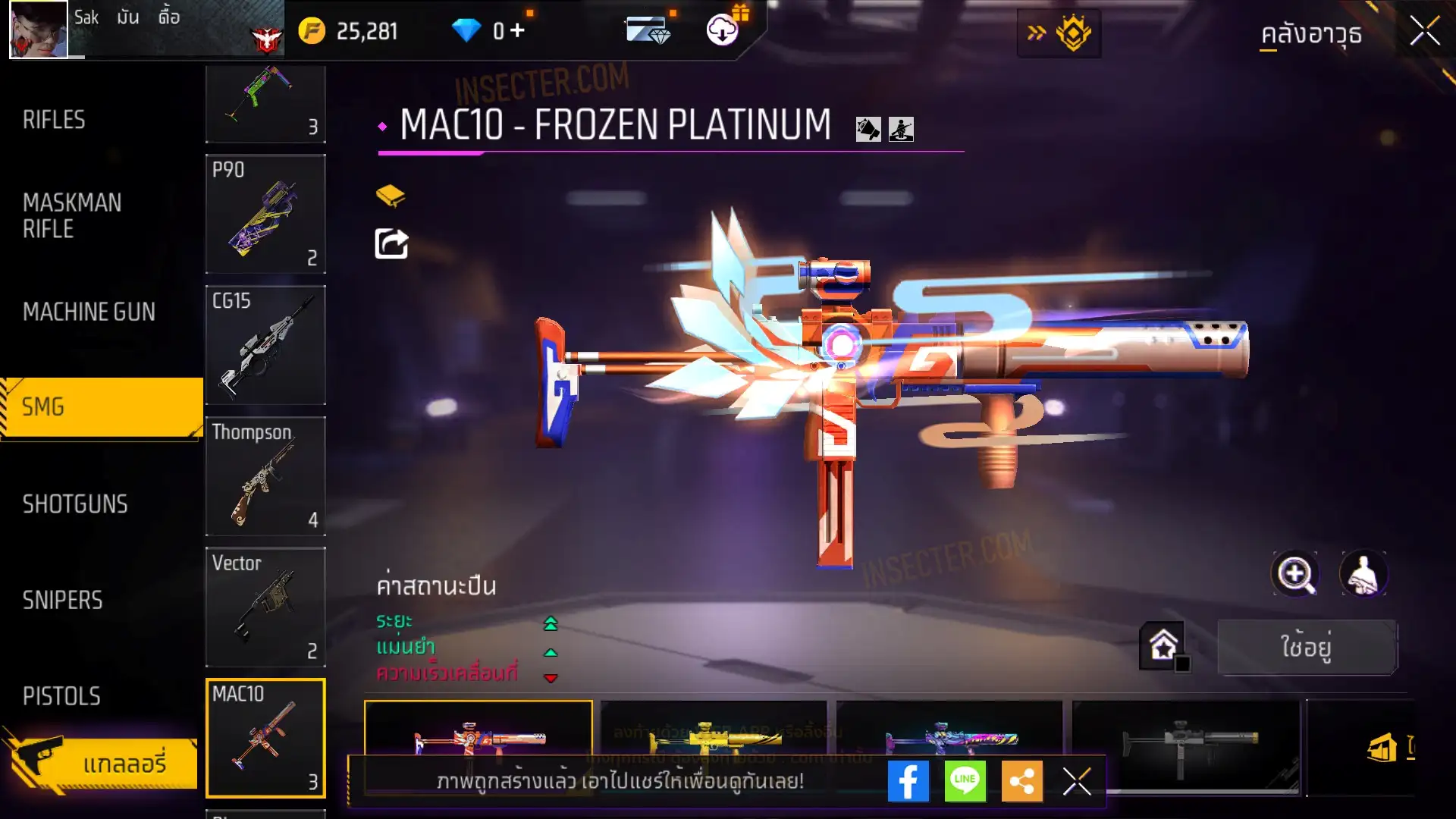Switch to the RIFLES category

(x=54, y=120)
